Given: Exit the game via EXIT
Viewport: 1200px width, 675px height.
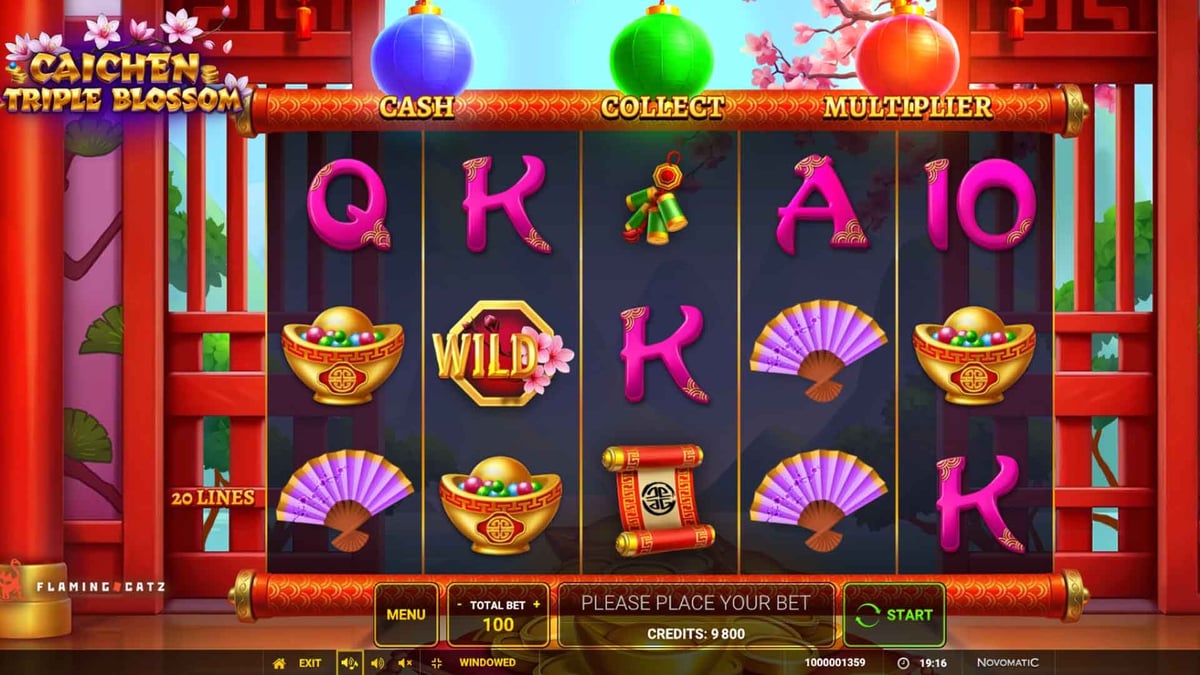Looking at the screenshot, I should tap(309, 662).
